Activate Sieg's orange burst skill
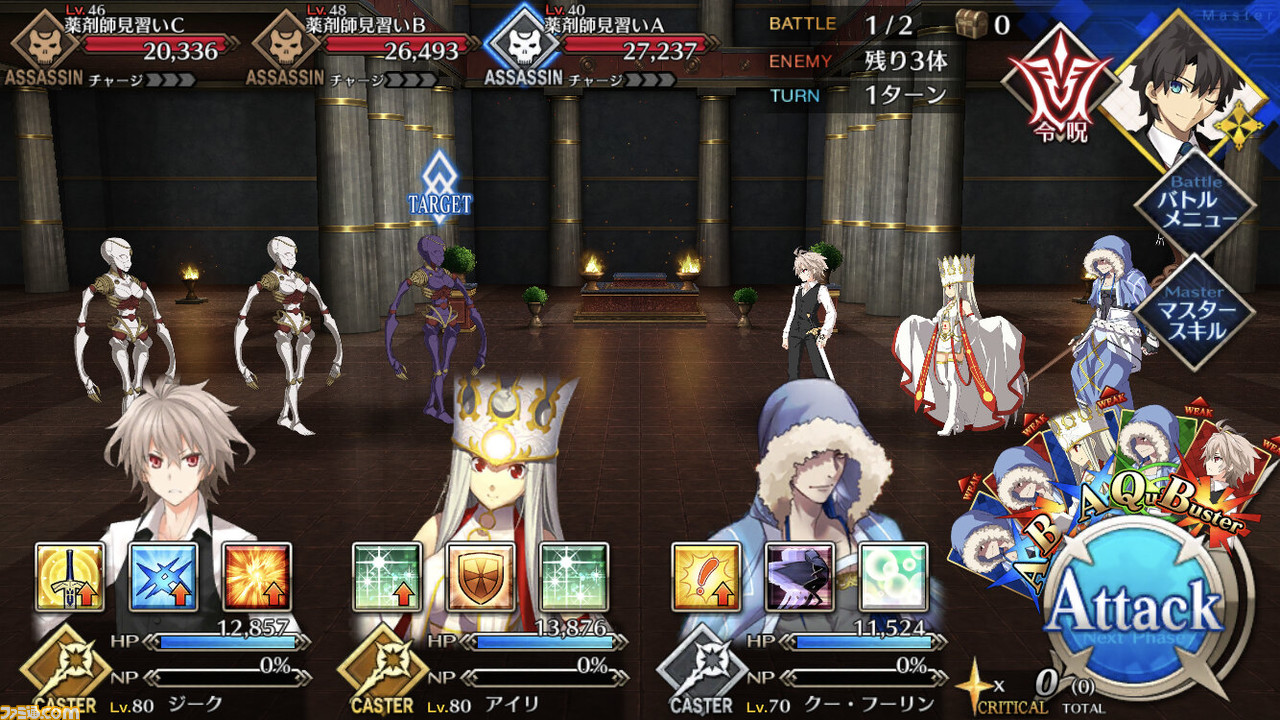The width and height of the screenshot is (1280, 720). (256, 577)
